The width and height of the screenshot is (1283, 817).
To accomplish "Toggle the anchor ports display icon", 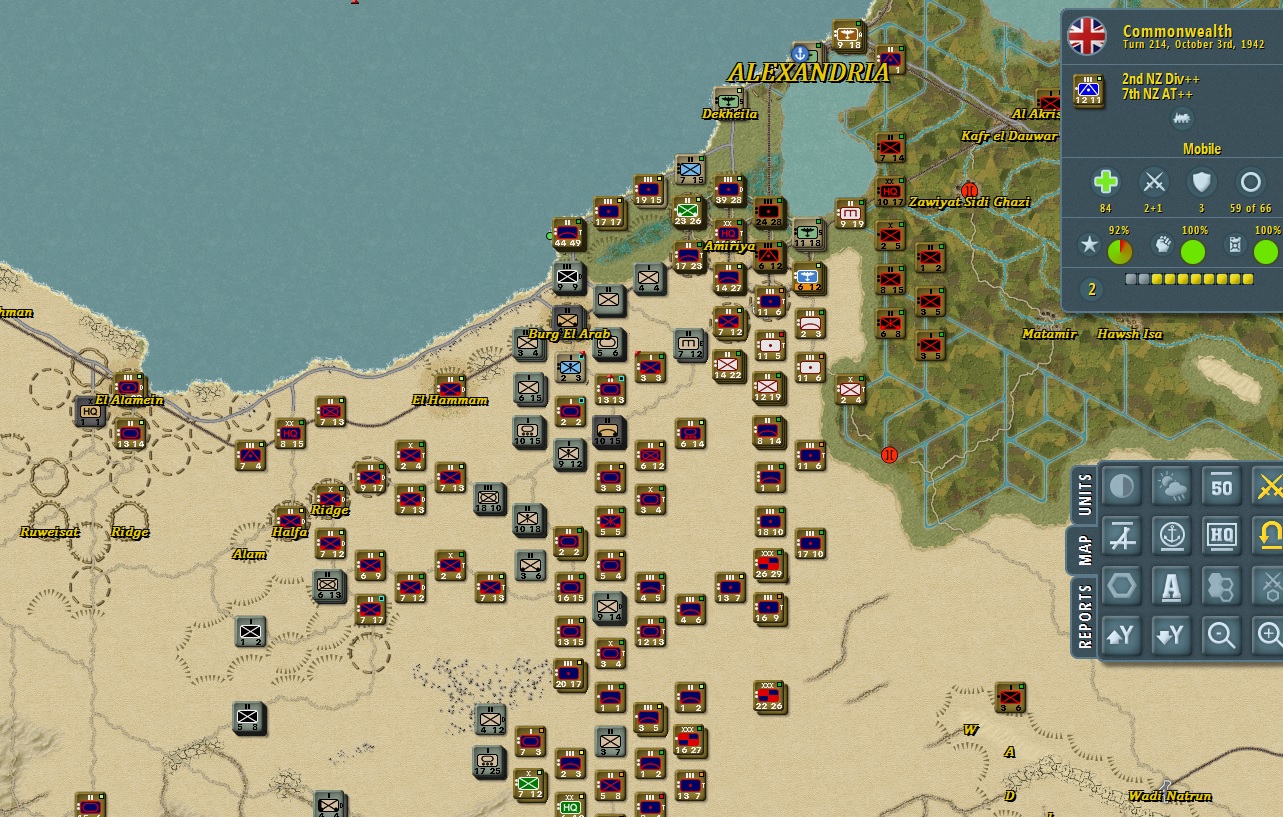I will click(1171, 536).
